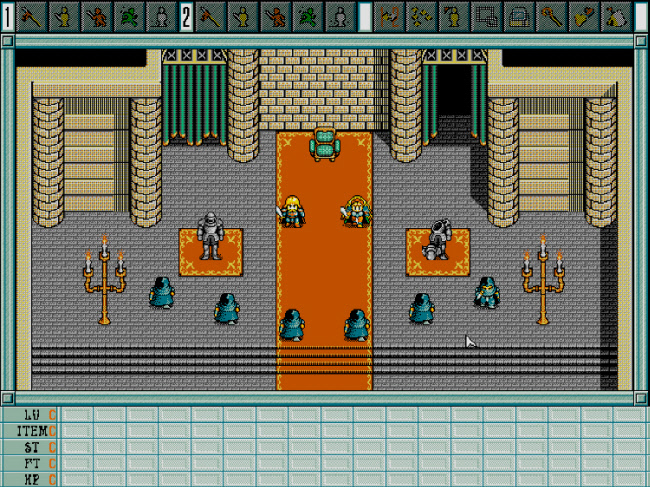Open the computer system icon
Image resolution: width=650 pixels, height=487 pixels.
519,16
